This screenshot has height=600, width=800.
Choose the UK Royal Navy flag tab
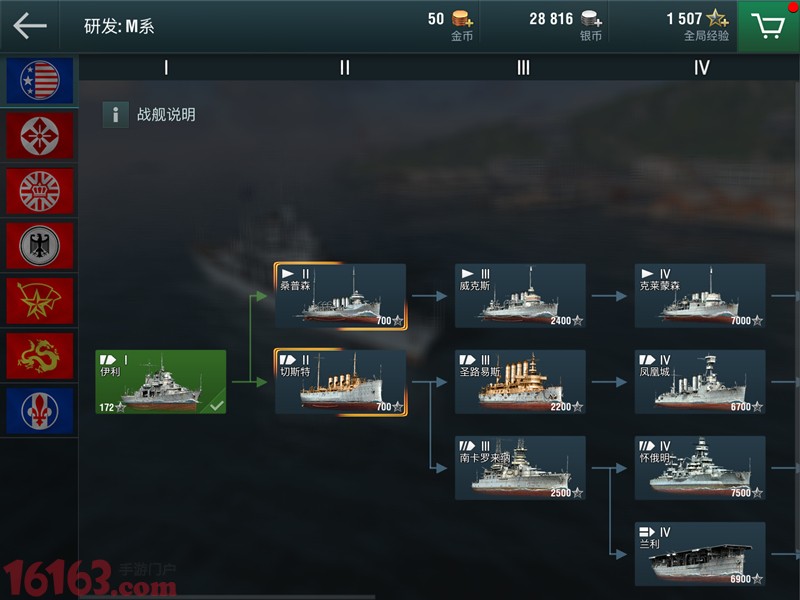[x=40, y=191]
